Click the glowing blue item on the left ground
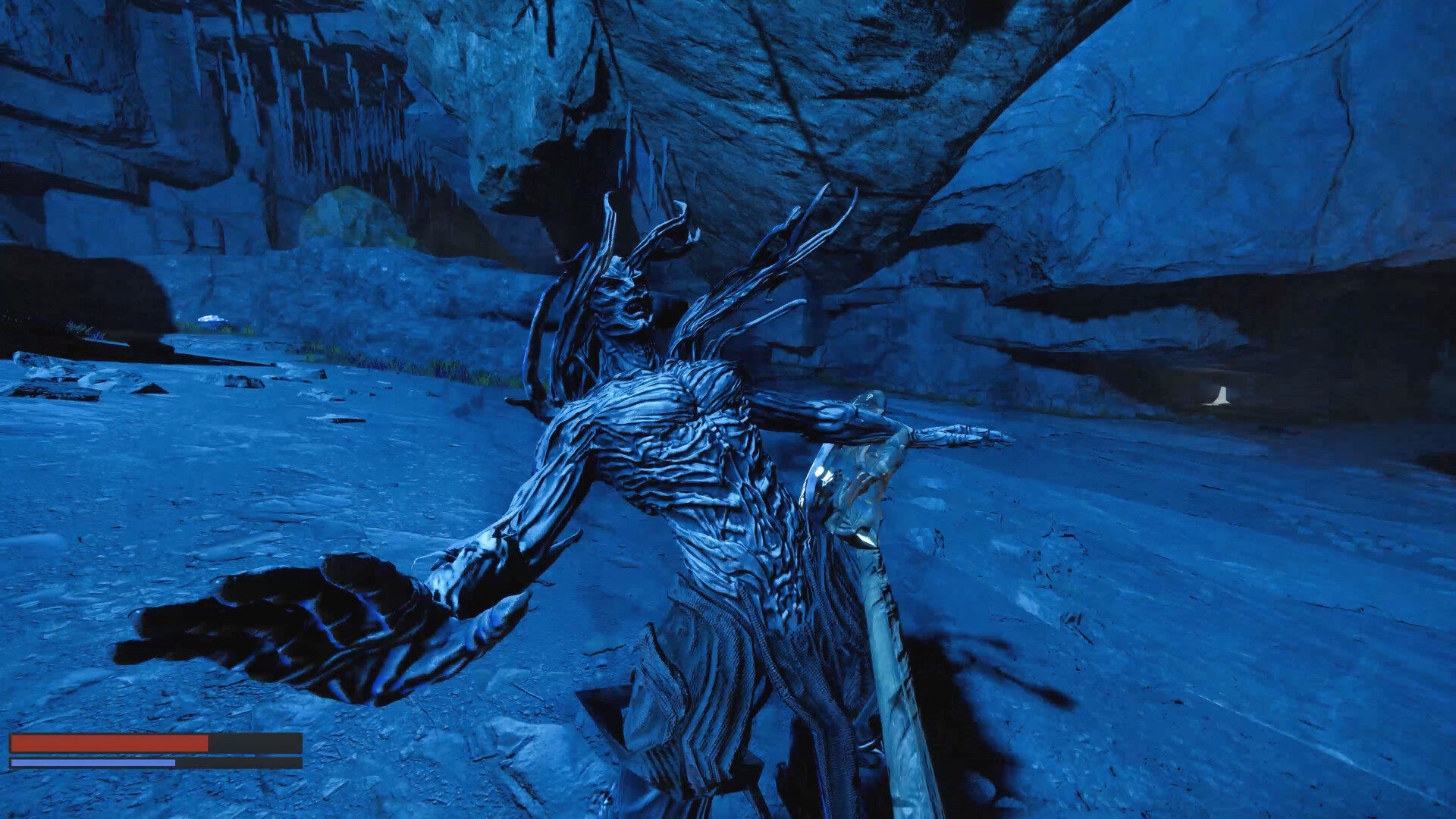Viewport: 1456px width, 819px height. pyautogui.click(x=212, y=318)
